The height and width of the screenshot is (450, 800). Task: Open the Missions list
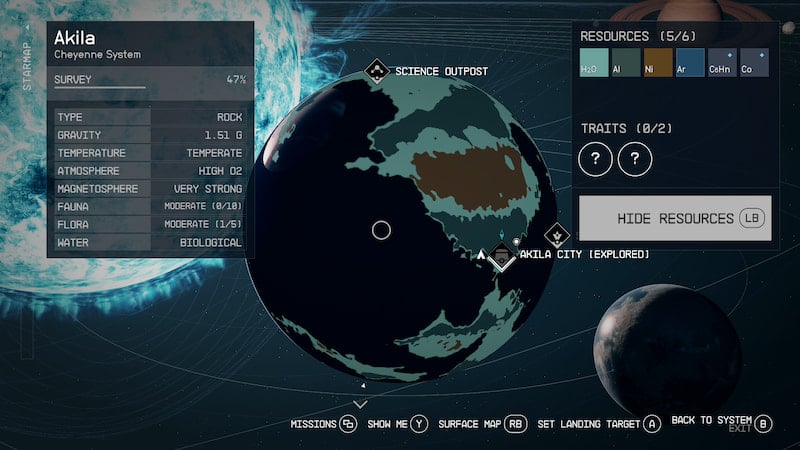coord(324,424)
